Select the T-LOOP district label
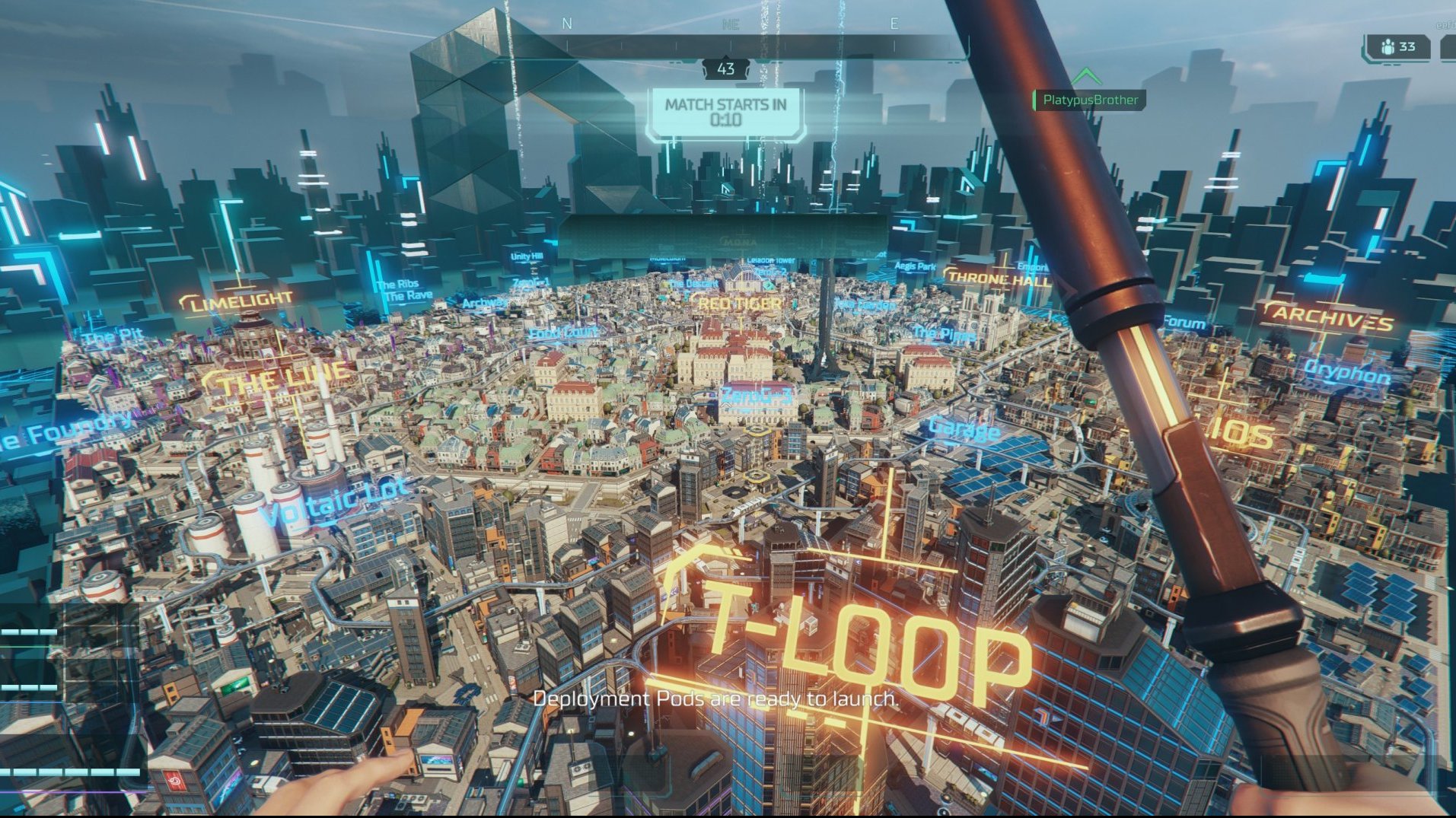 click(x=860, y=647)
